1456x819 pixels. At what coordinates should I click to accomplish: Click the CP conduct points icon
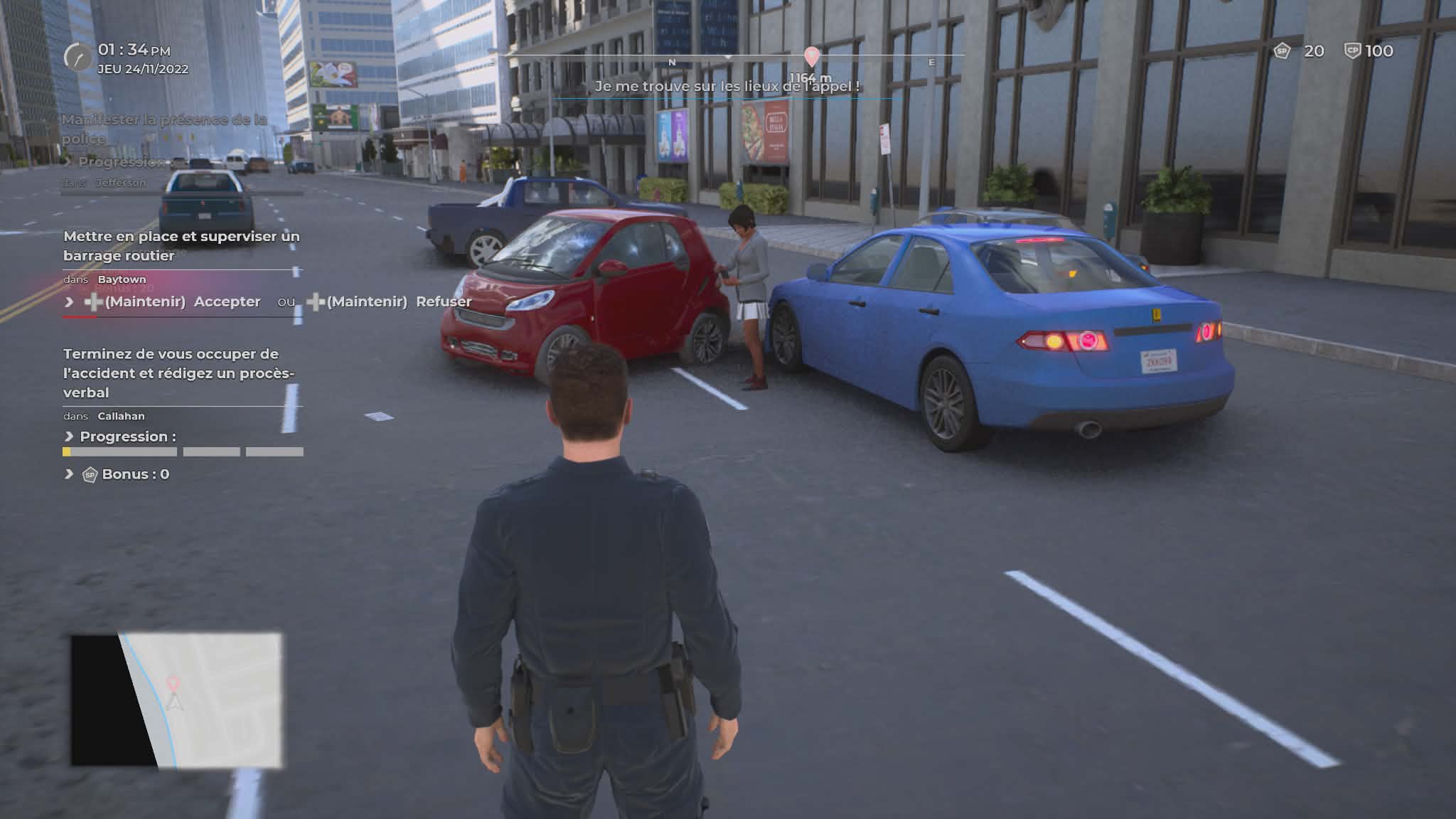click(1351, 51)
